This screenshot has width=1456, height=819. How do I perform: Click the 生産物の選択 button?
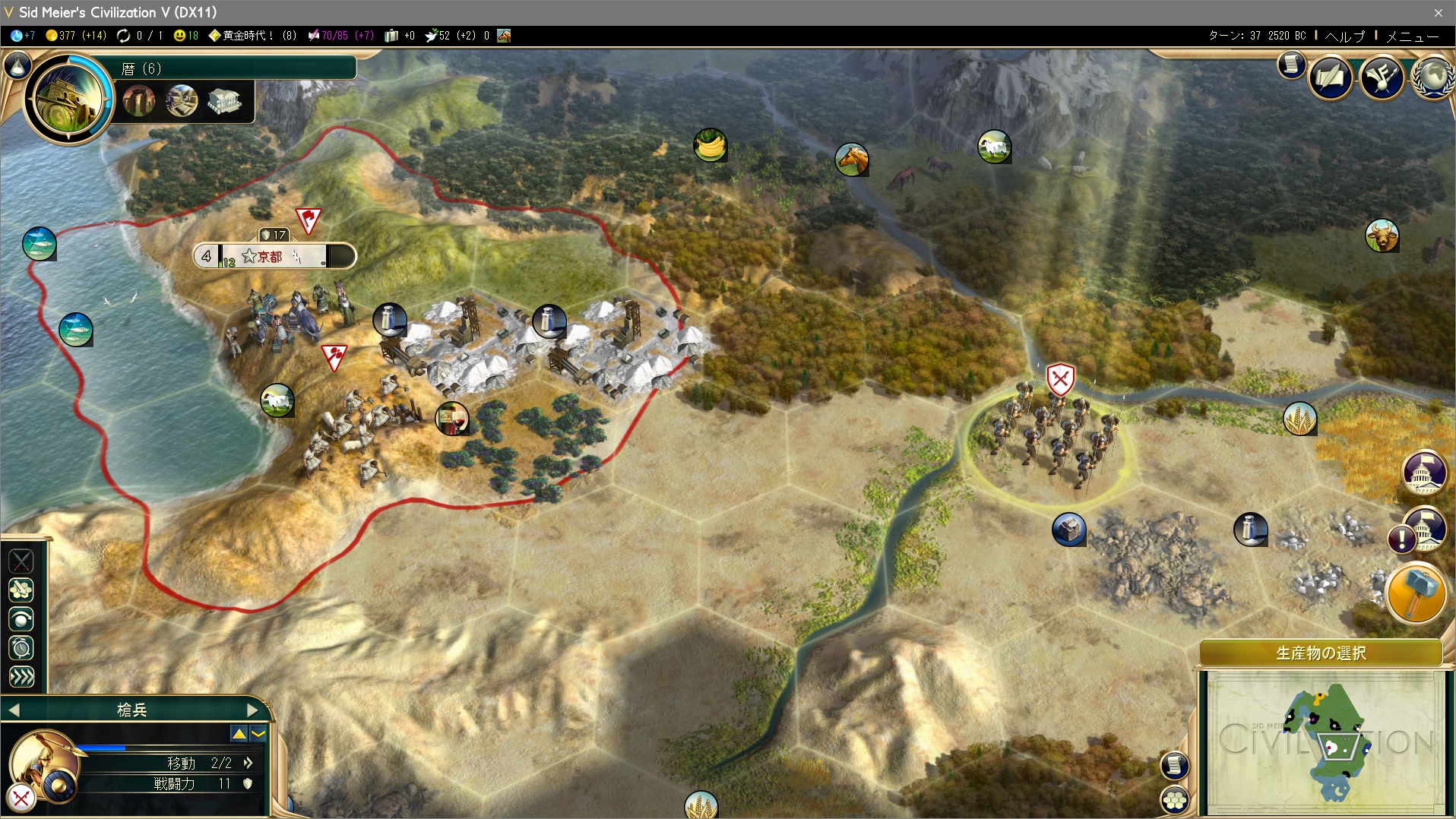click(1321, 653)
